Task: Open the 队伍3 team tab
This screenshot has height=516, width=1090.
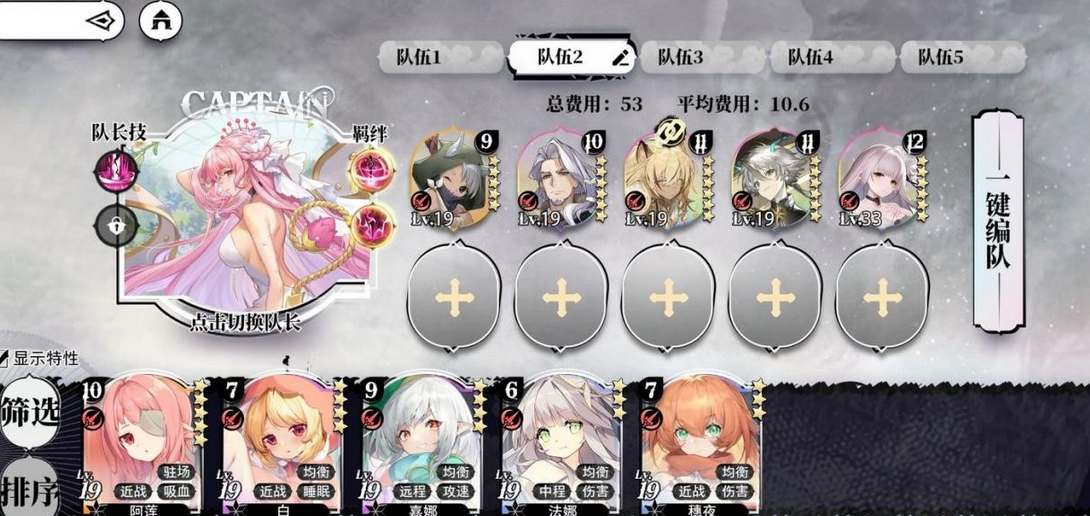Action: [681, 57]
